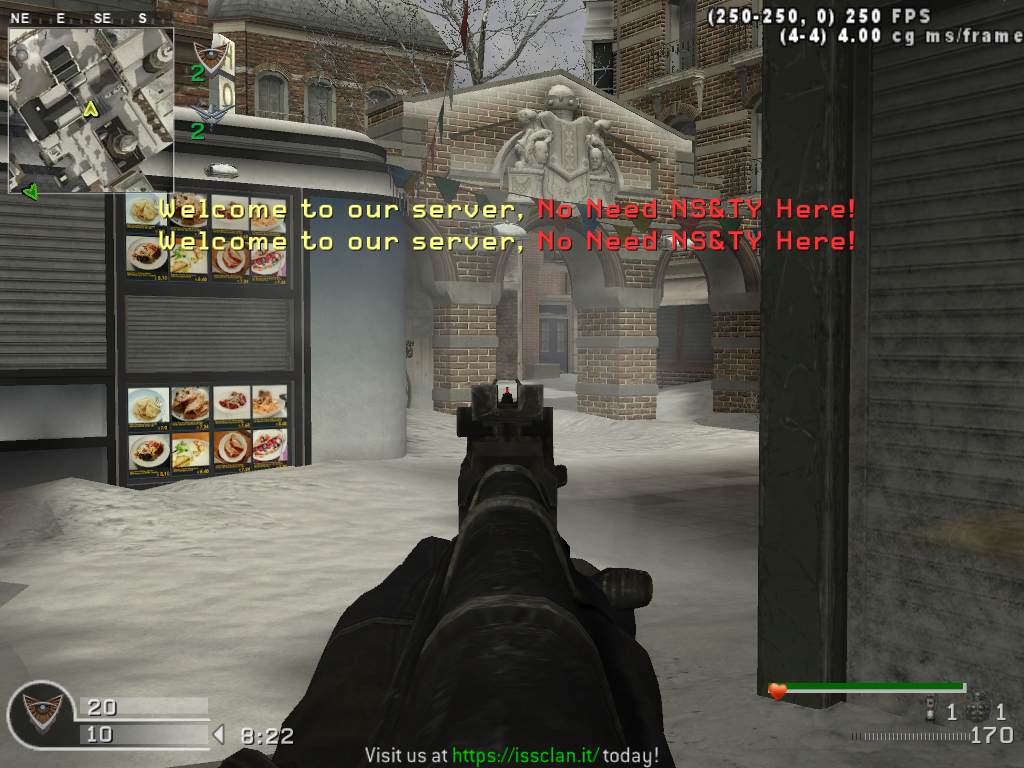This screenshot has width=1024, height=768.
Task: Open the issclan.it link
Action: click(526, 756)
